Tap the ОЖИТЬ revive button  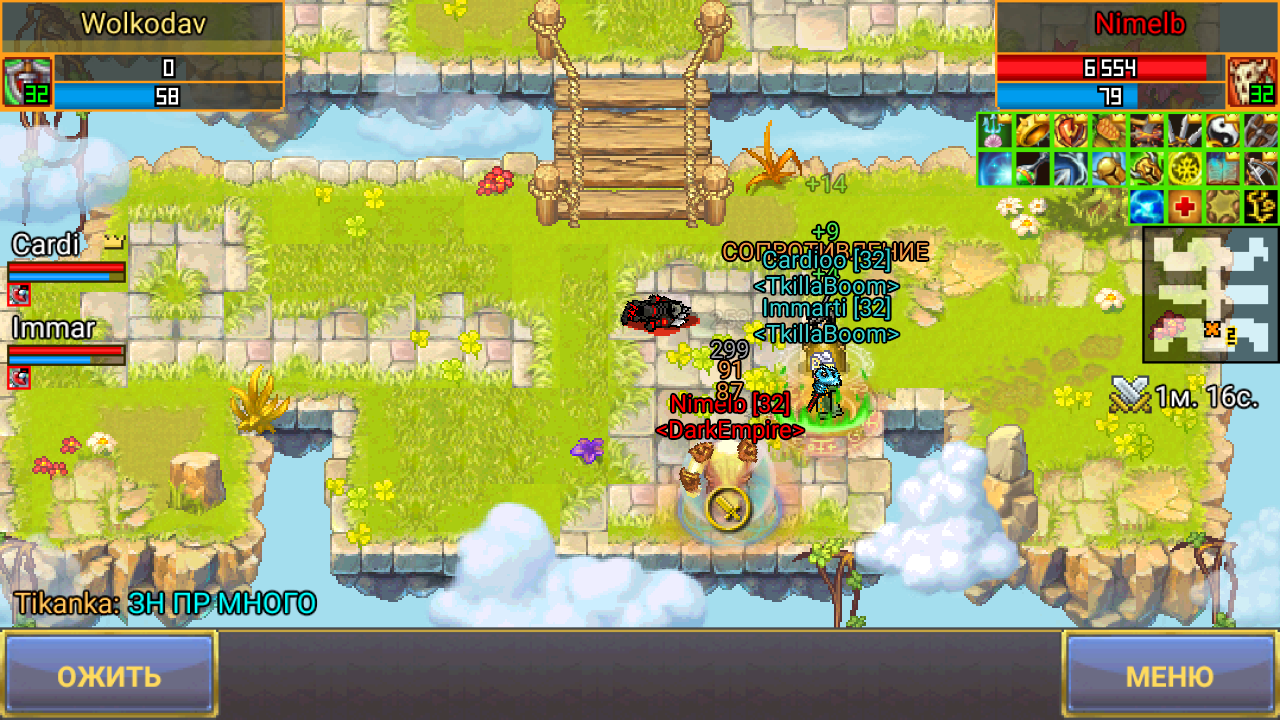tap(109, 675)
